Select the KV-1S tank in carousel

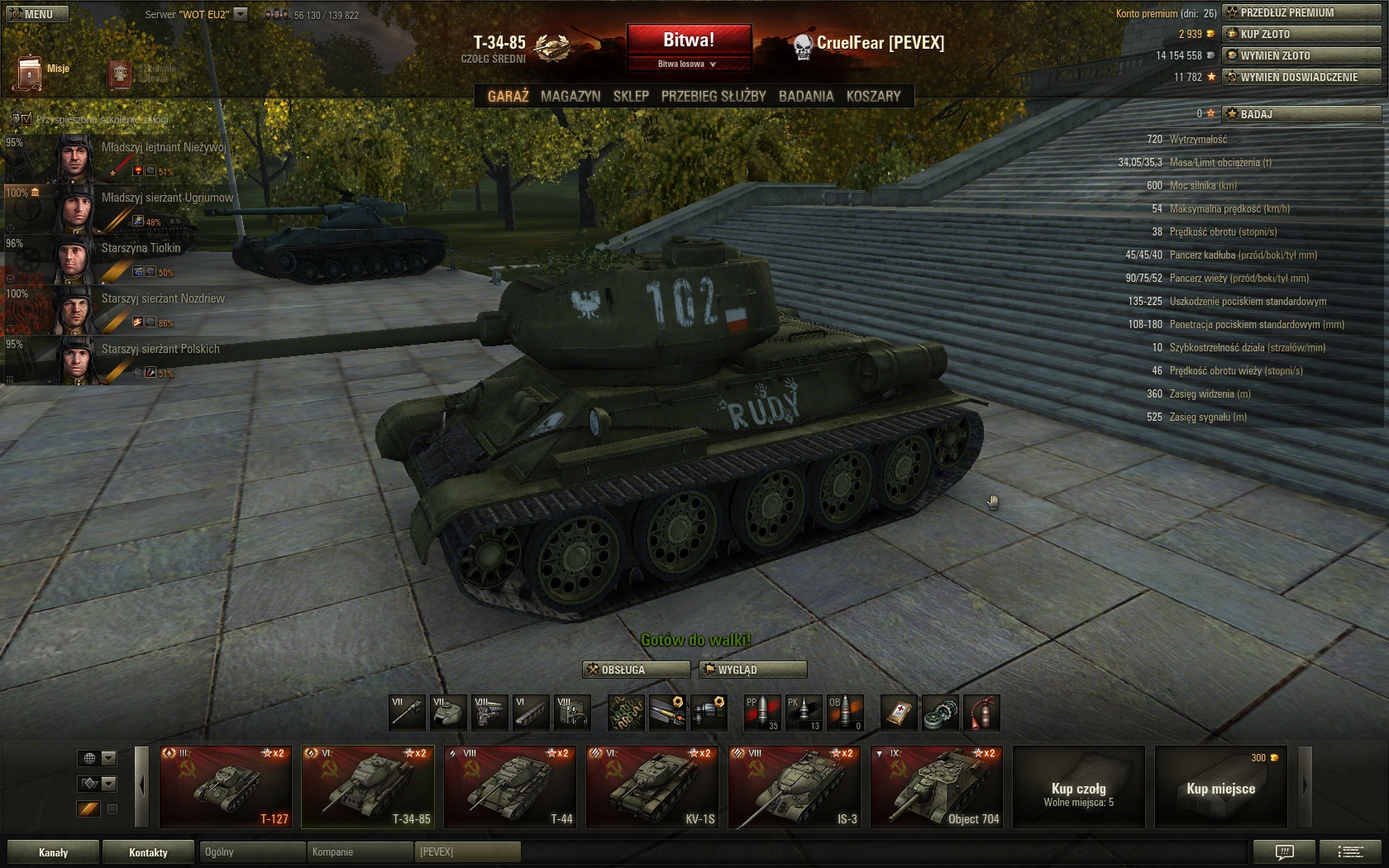click(x=652, y=787)
